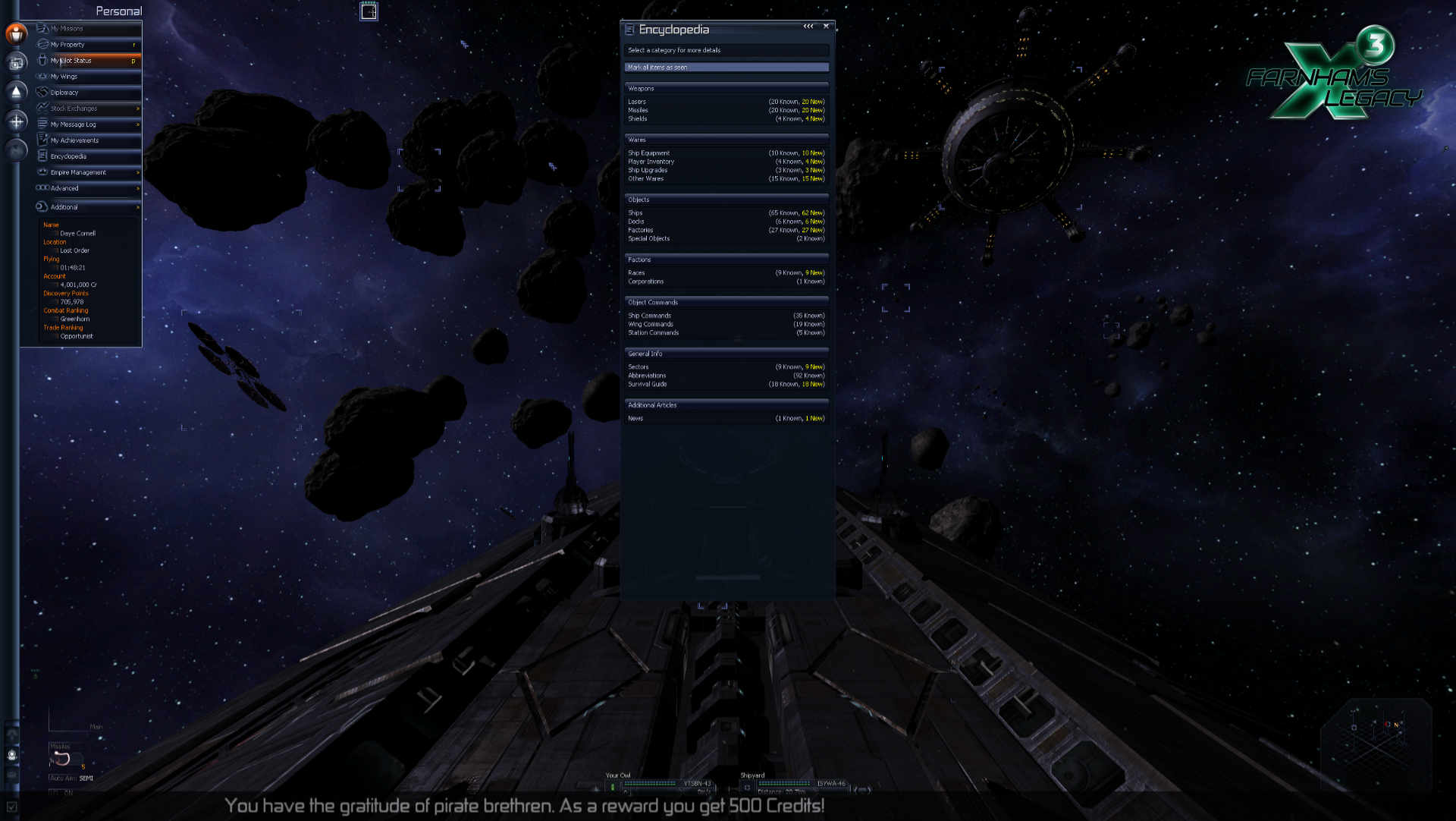Screen dimensions: 1456x821
Task: Select the Missiles category entry
Action: (638, 110)
